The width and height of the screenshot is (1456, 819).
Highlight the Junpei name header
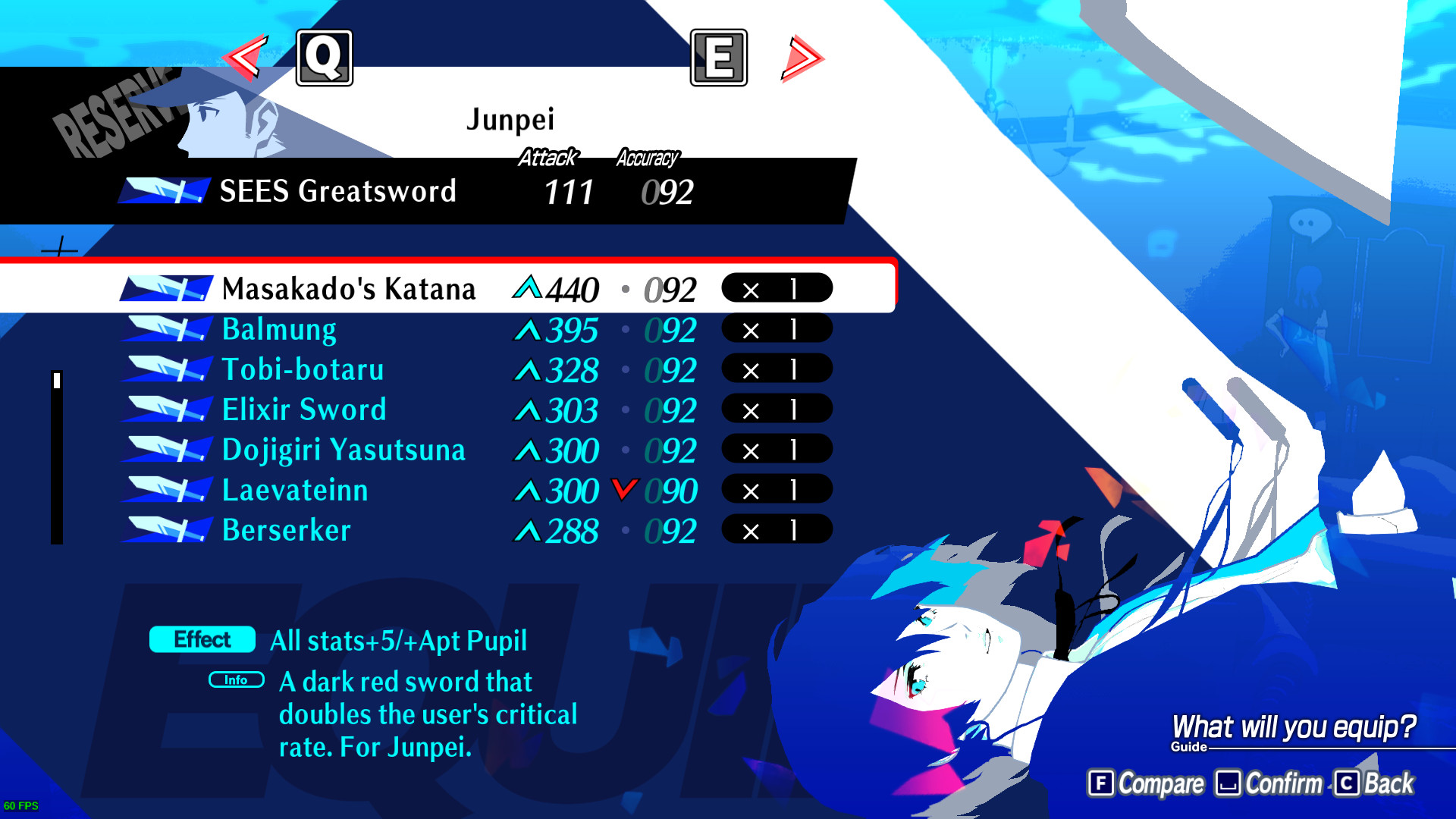pos(510,118)
